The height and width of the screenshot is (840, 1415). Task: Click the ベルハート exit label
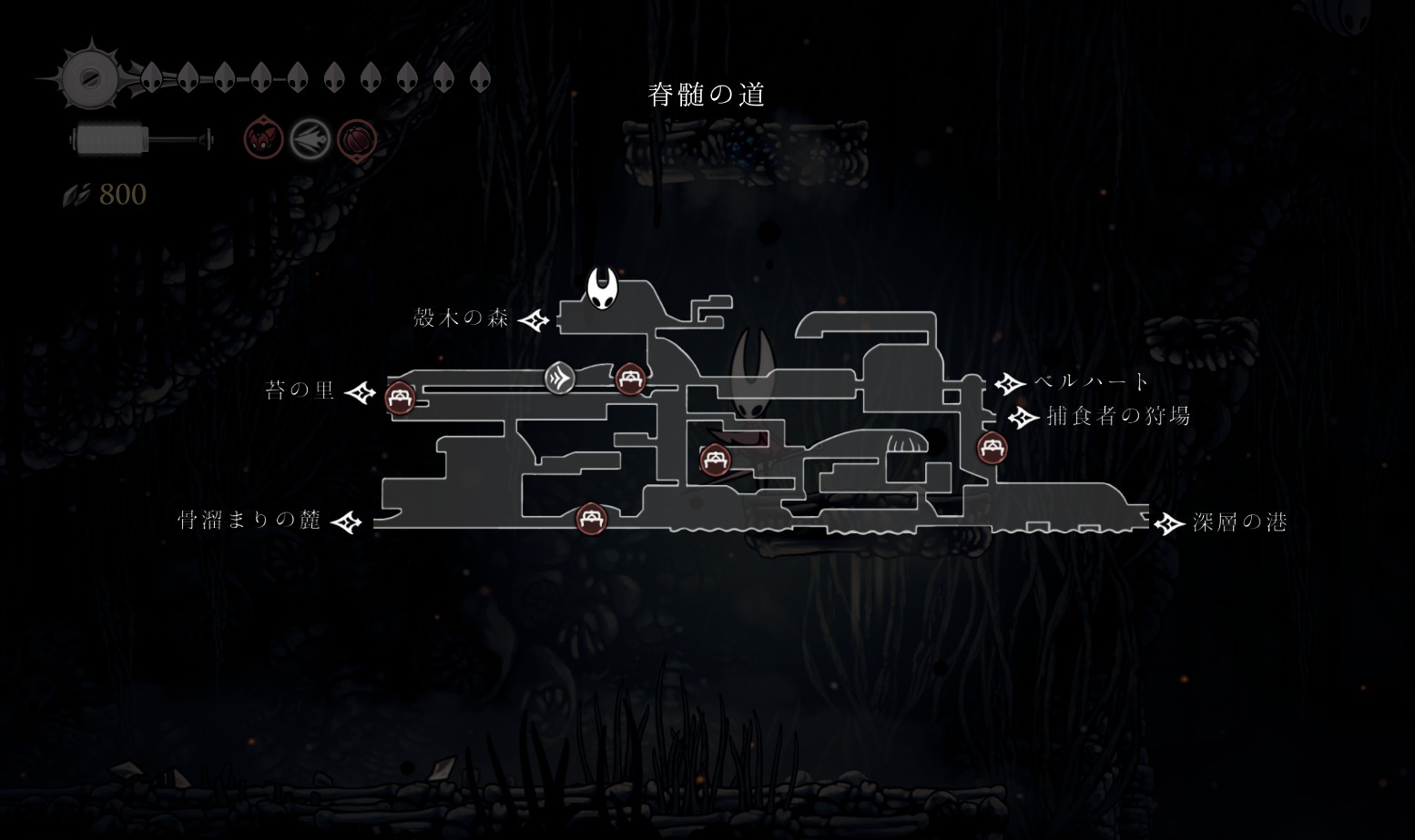tap(1092, 381)
